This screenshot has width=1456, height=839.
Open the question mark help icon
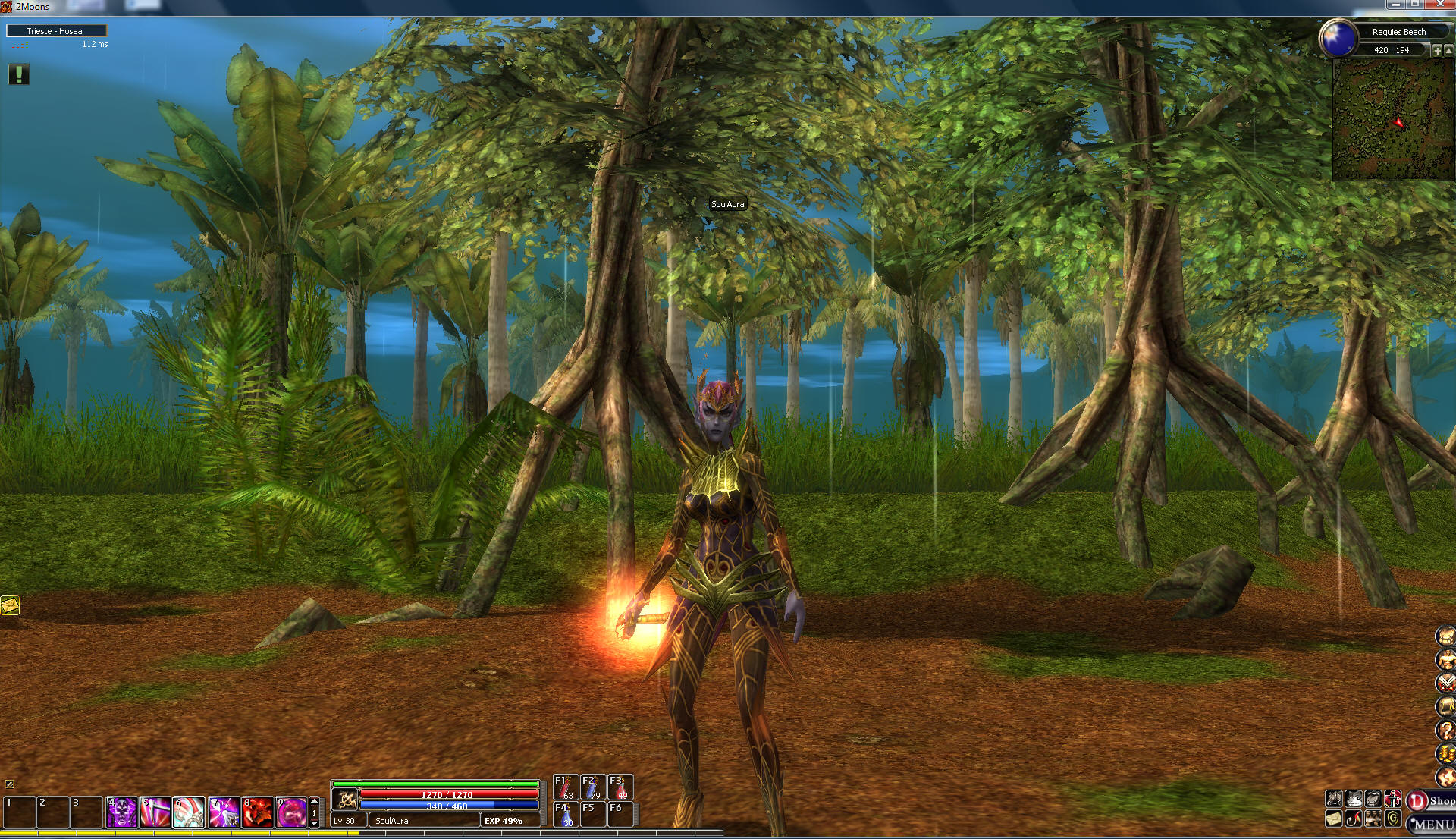point(1446,730)
